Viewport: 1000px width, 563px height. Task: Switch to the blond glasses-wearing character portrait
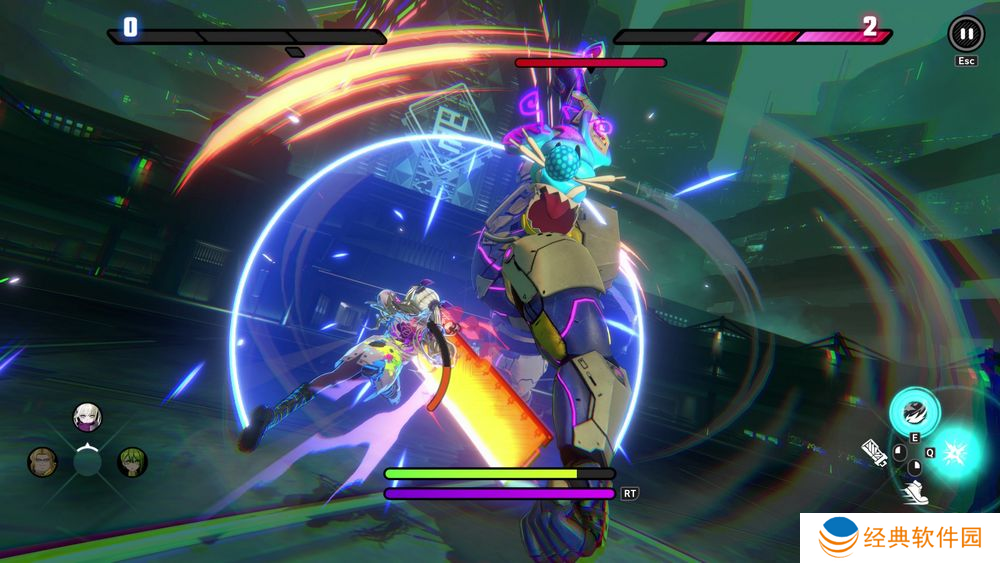[42, 461]
